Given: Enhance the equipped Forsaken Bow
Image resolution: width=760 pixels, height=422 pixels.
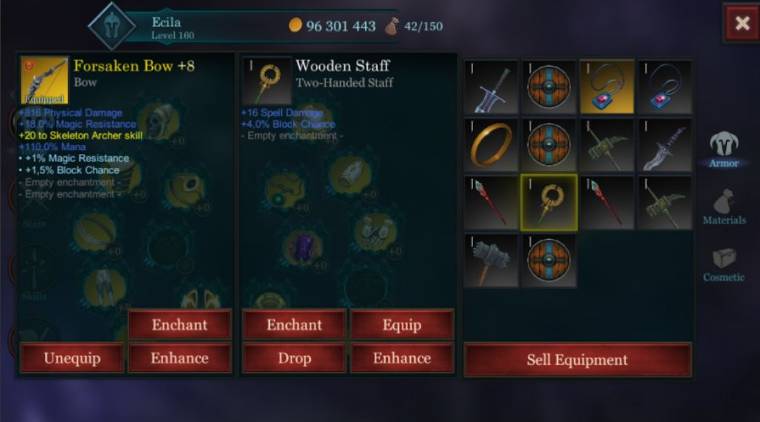Looking at the screenshot, I should tap(179, 358).
